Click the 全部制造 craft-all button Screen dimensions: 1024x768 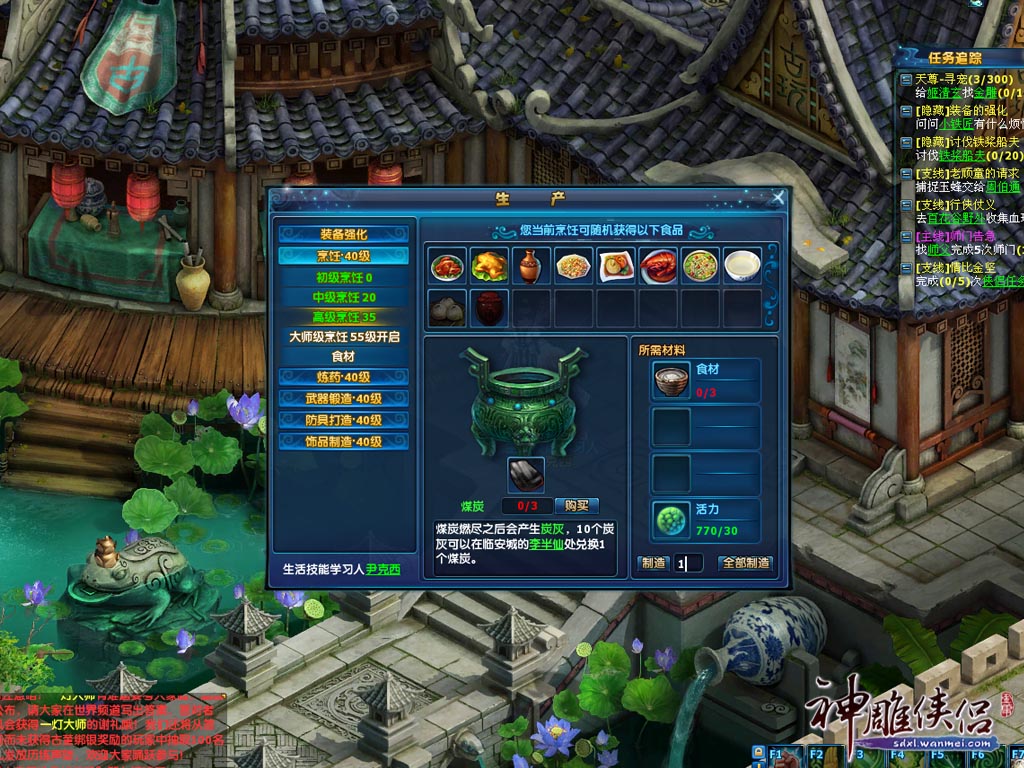745,563
